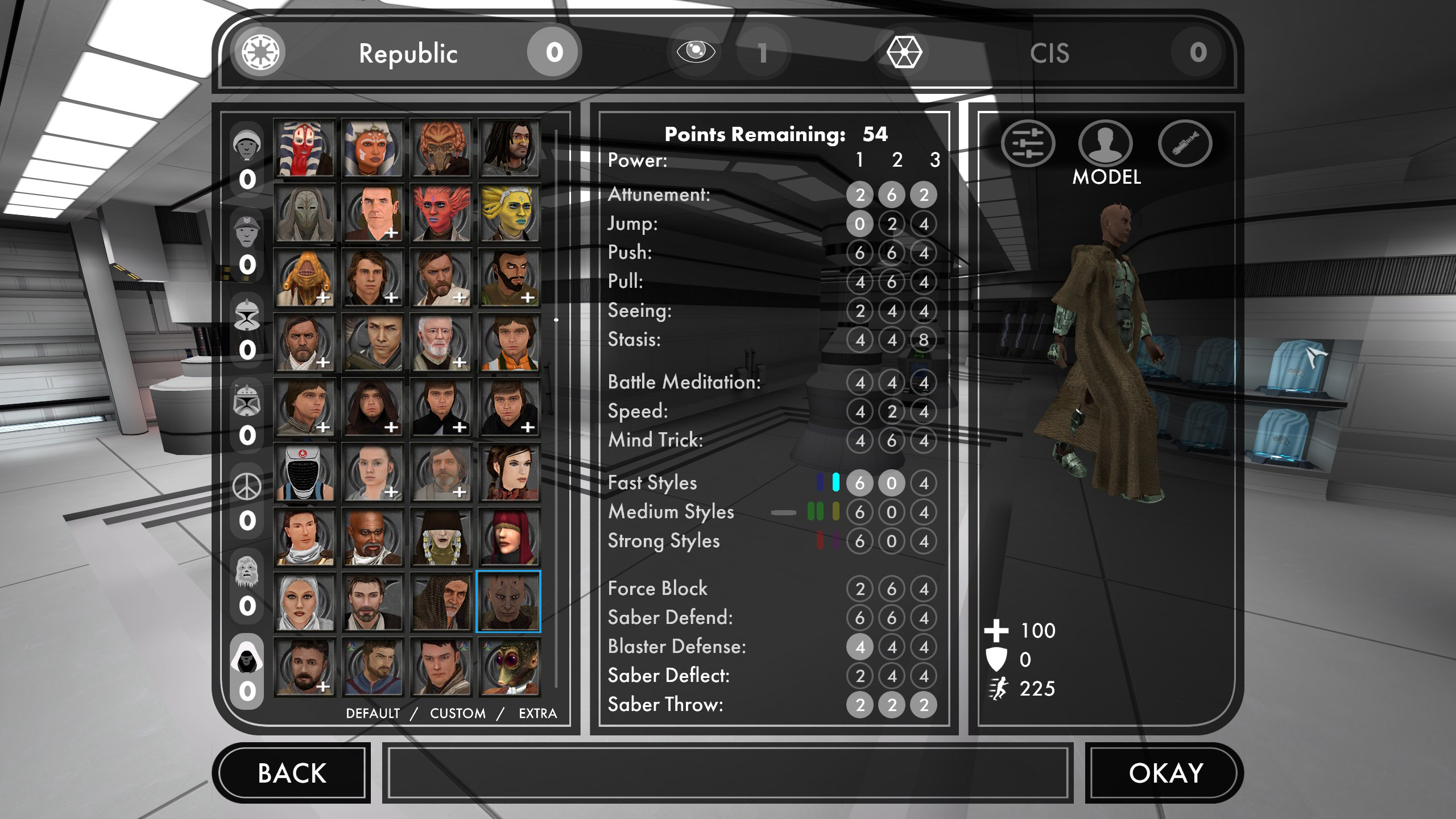
Task: Switch to CUSTOM characters
Action: click(x=458, y=713)
